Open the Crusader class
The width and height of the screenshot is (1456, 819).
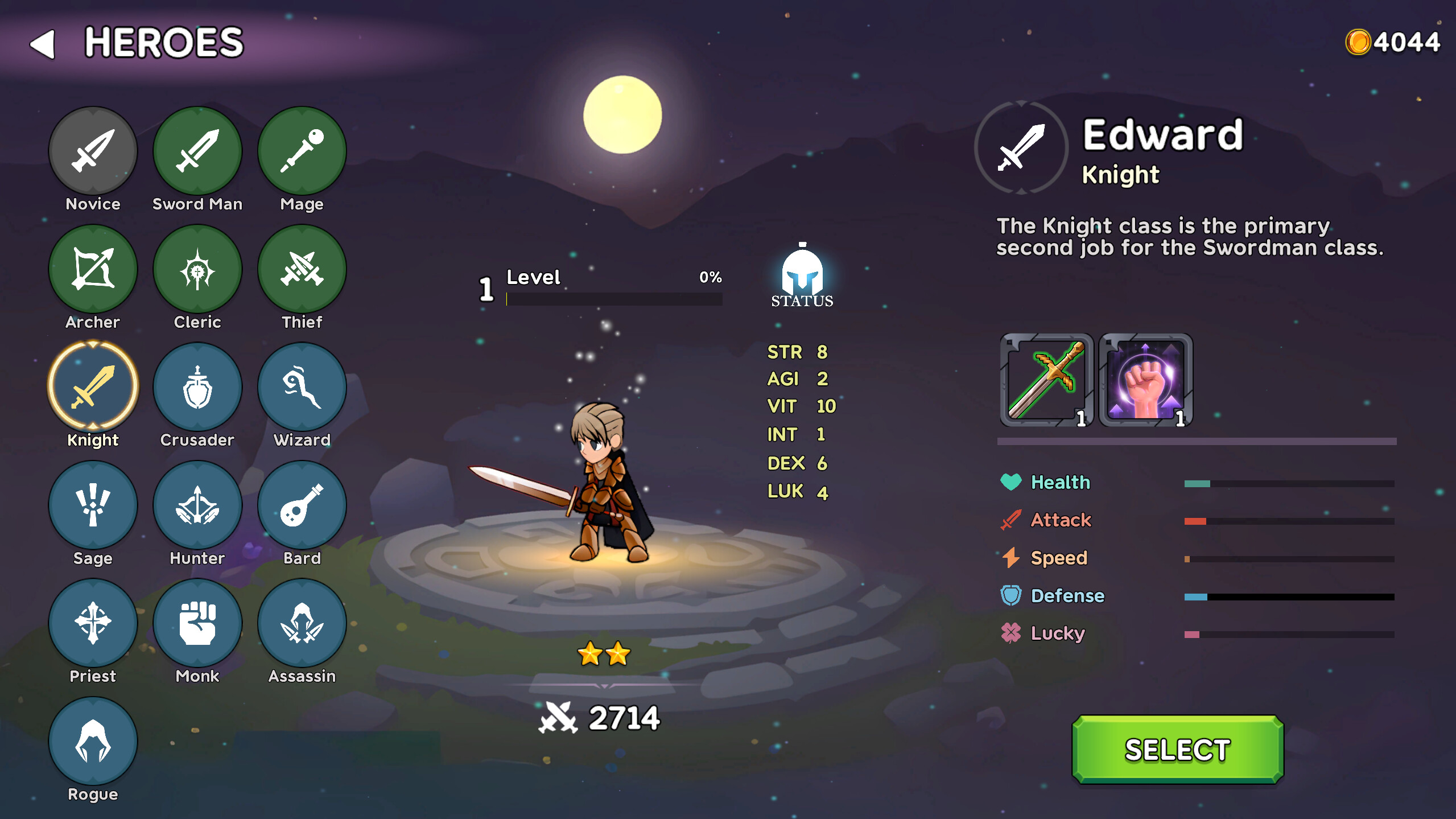coord(197,386)
